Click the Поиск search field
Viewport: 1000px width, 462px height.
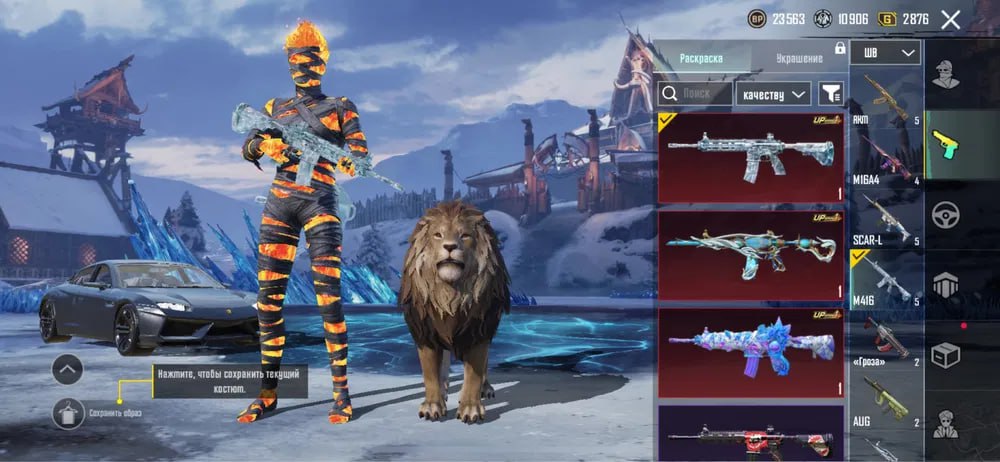[x=695, y=93]
